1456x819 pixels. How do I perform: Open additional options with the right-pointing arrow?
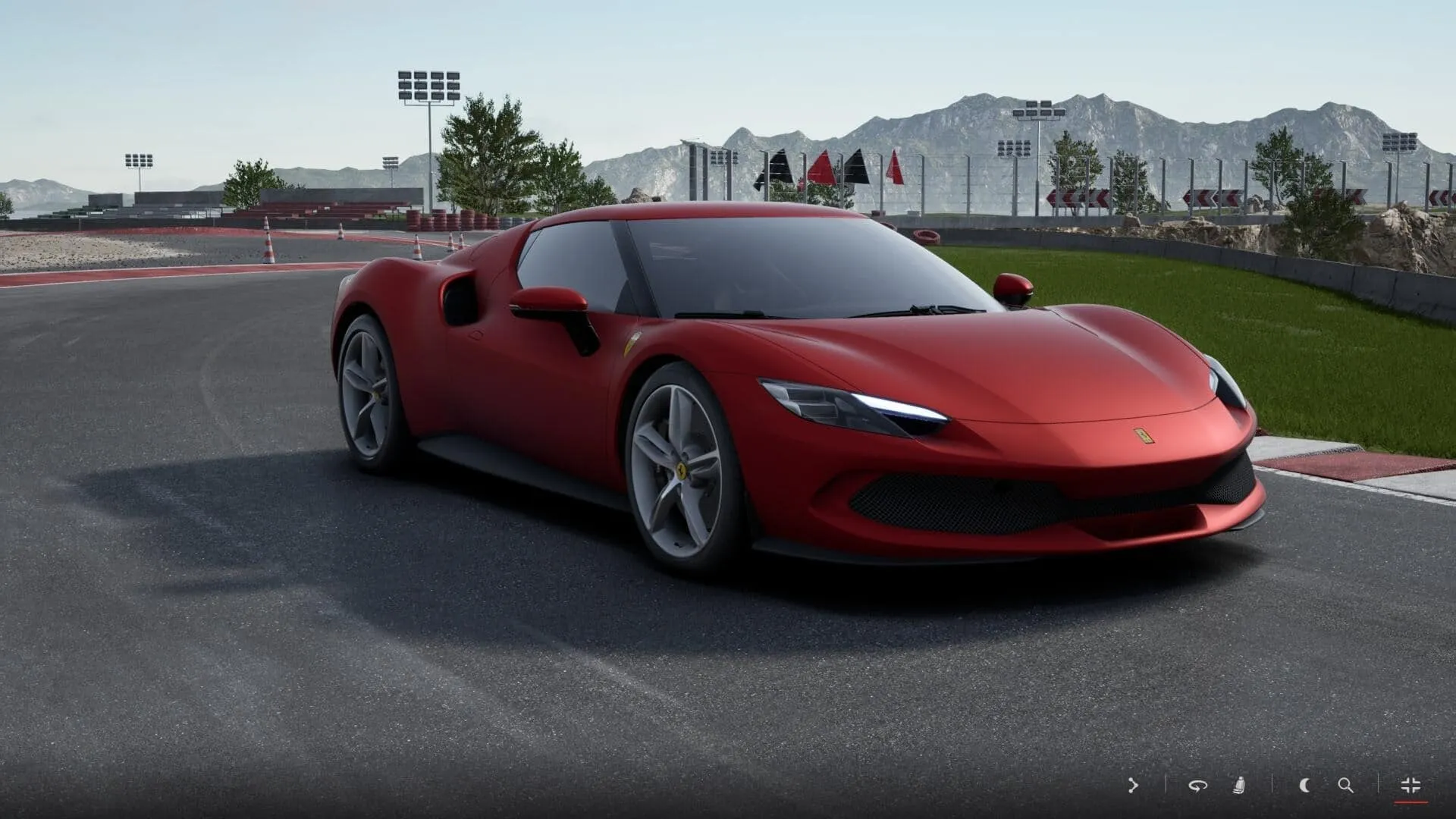click(x=1133, y=785)
